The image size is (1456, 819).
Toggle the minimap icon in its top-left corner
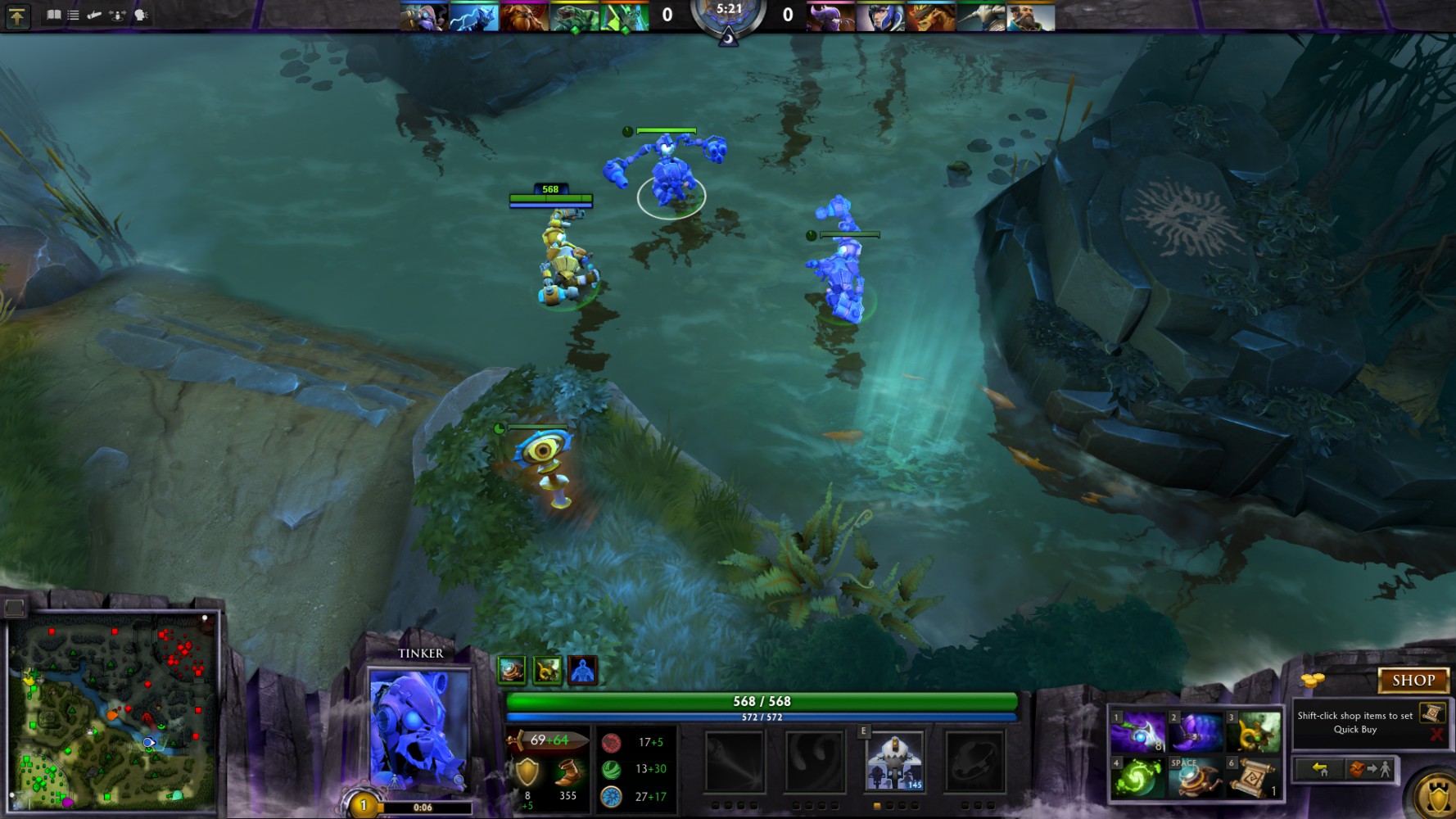[x=14, y=608]
